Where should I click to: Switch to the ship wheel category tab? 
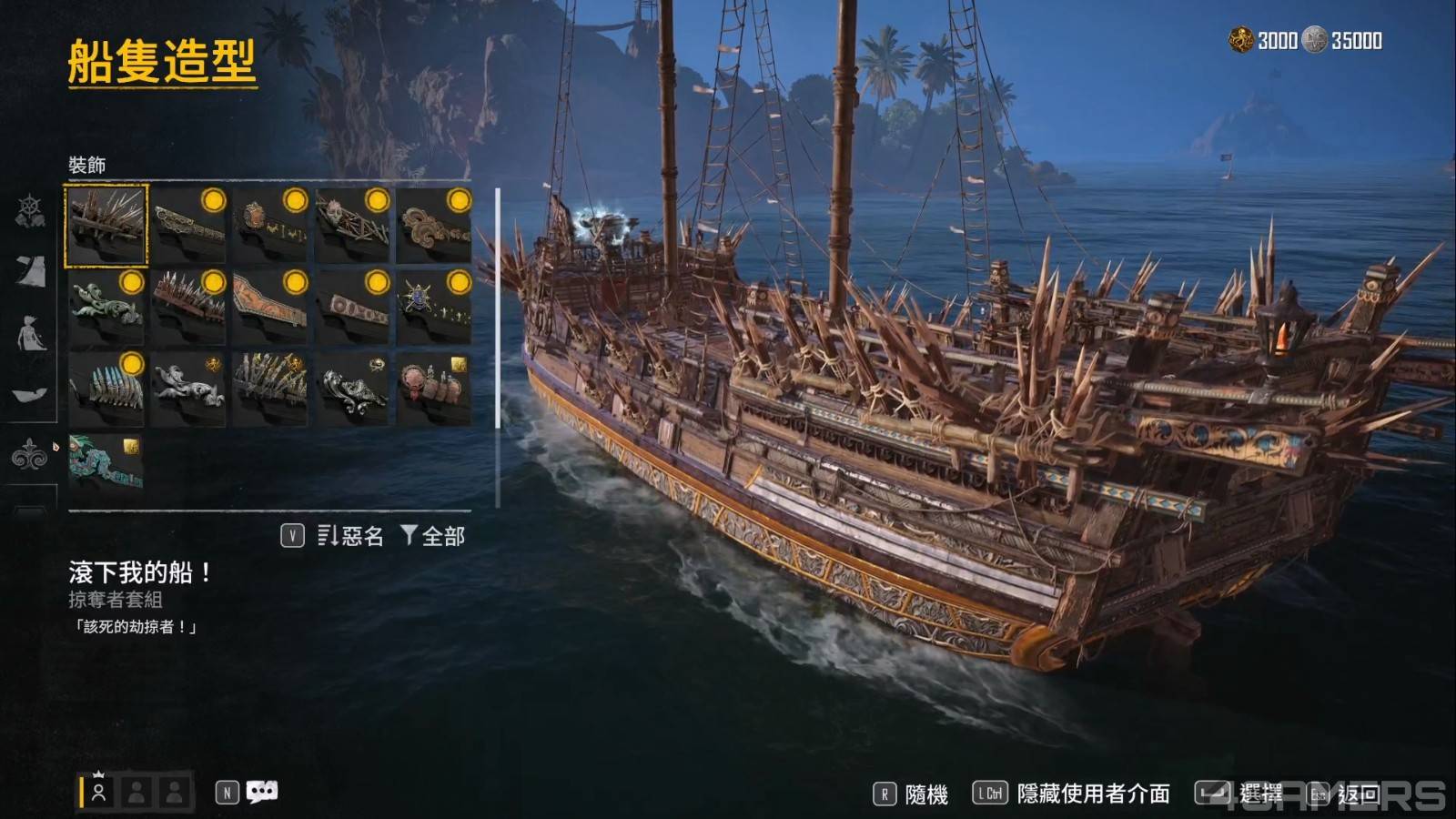coord(30,211)
